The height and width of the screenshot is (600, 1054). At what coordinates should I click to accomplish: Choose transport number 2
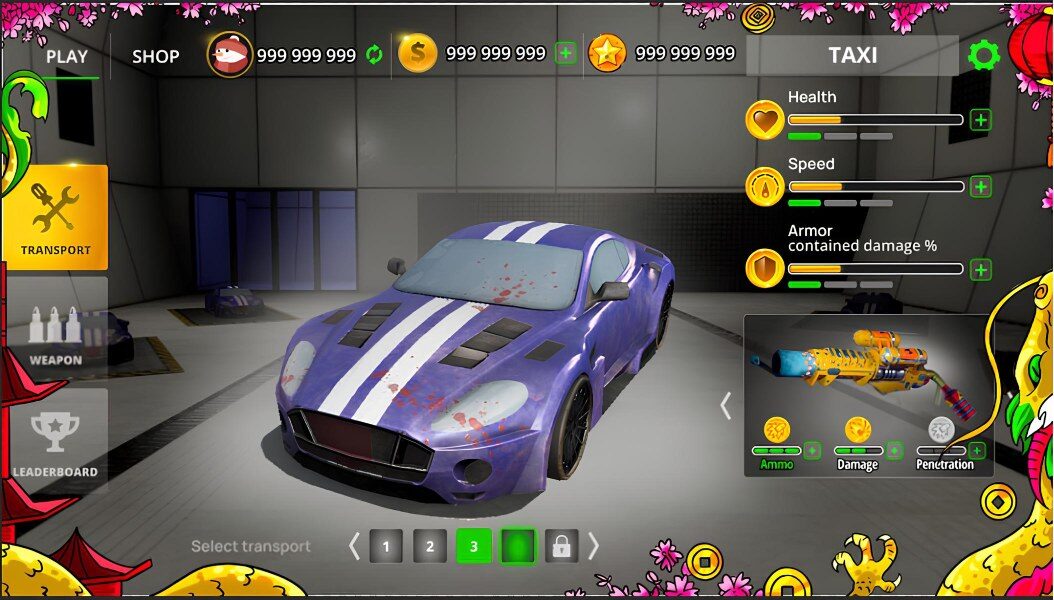[430, 546]
